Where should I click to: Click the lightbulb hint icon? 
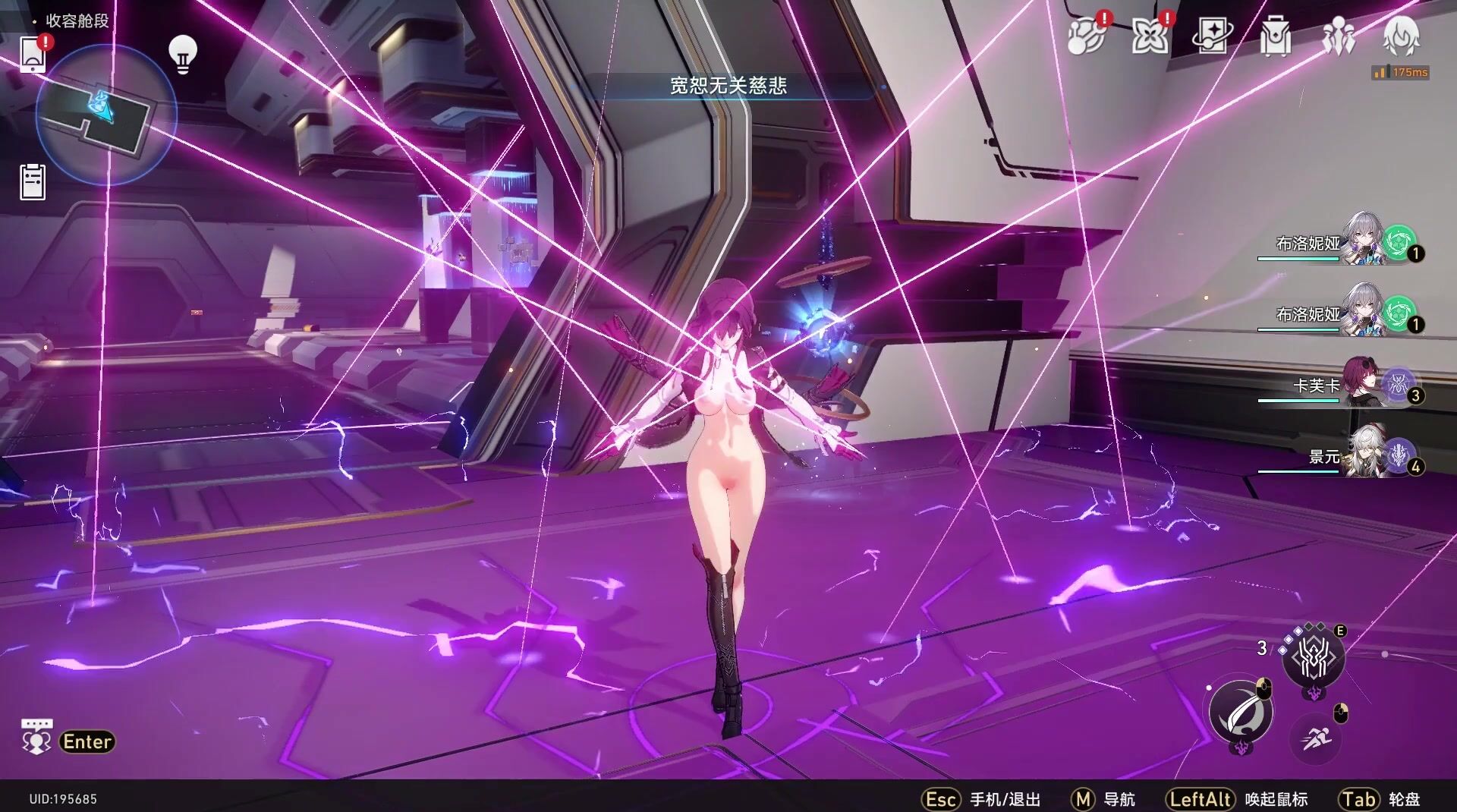pos(182,54)
